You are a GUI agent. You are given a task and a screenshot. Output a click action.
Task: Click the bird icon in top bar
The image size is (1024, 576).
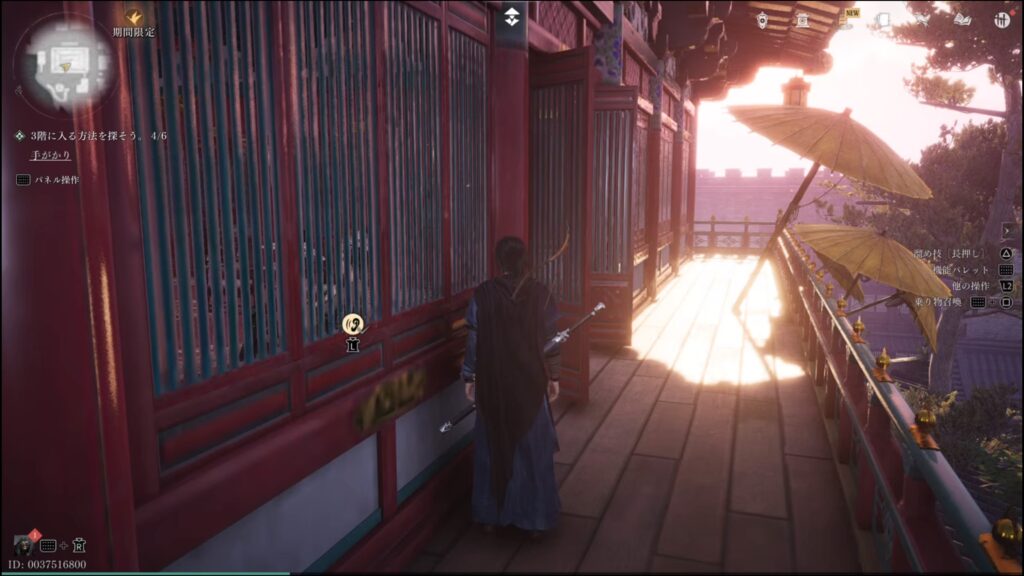tap(922, 19)
